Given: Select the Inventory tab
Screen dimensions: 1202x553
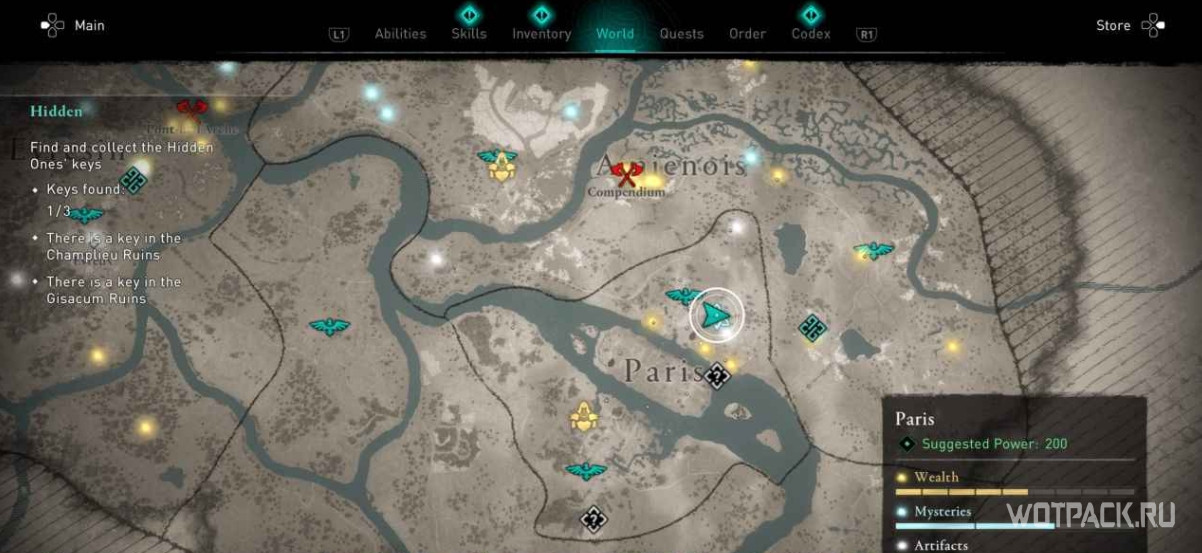Looking at the screenshot, I should (x=541, y=33).
